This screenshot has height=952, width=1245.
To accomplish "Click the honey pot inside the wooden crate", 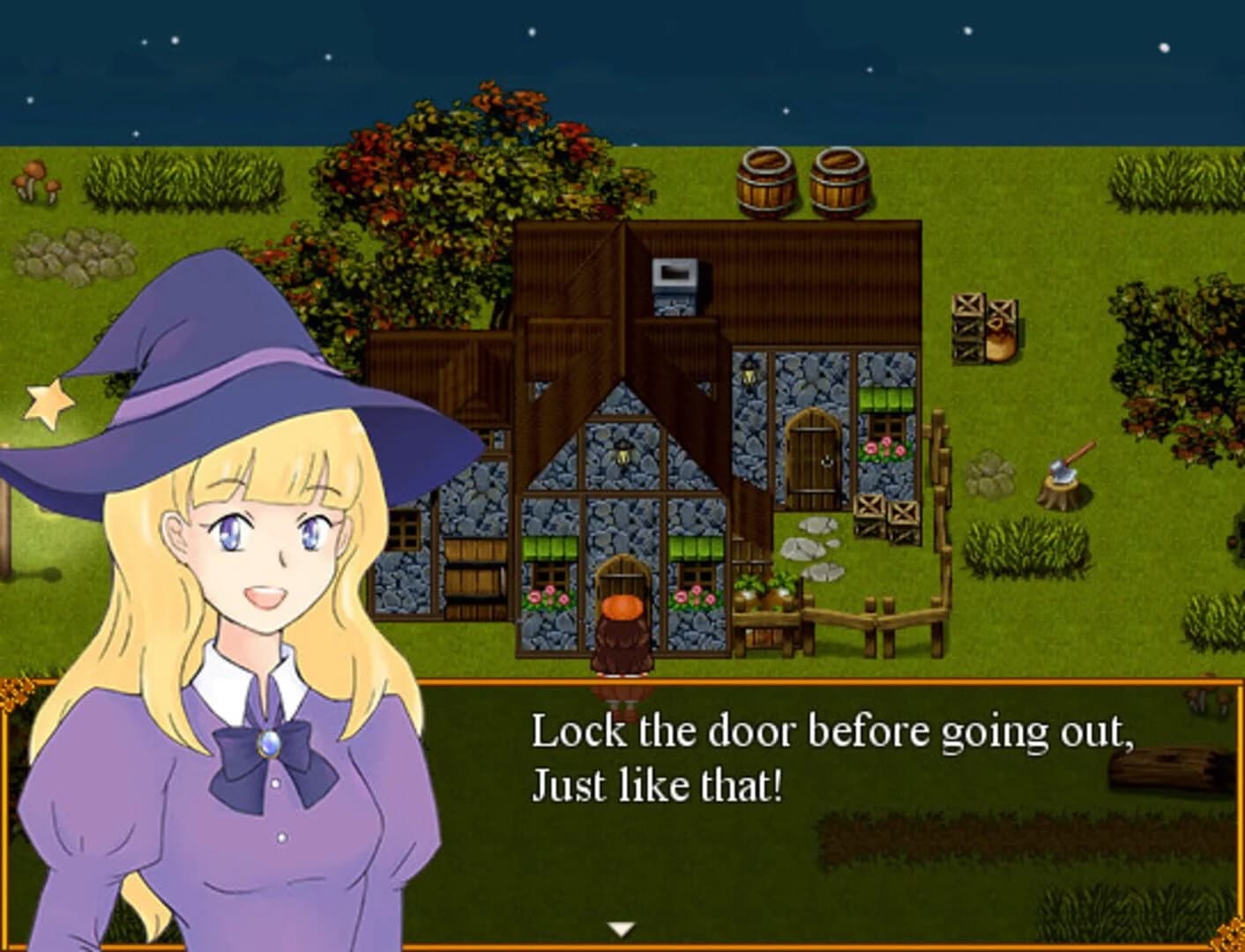I will pos(1003,339).
